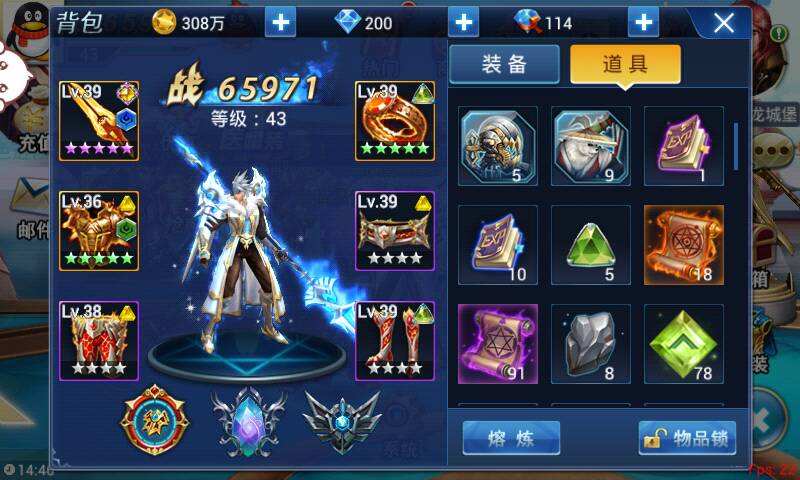Select the equipped golden sword slot
Image resolution: width=800 pixels, height=480 pixels.
tap(99, 120)
